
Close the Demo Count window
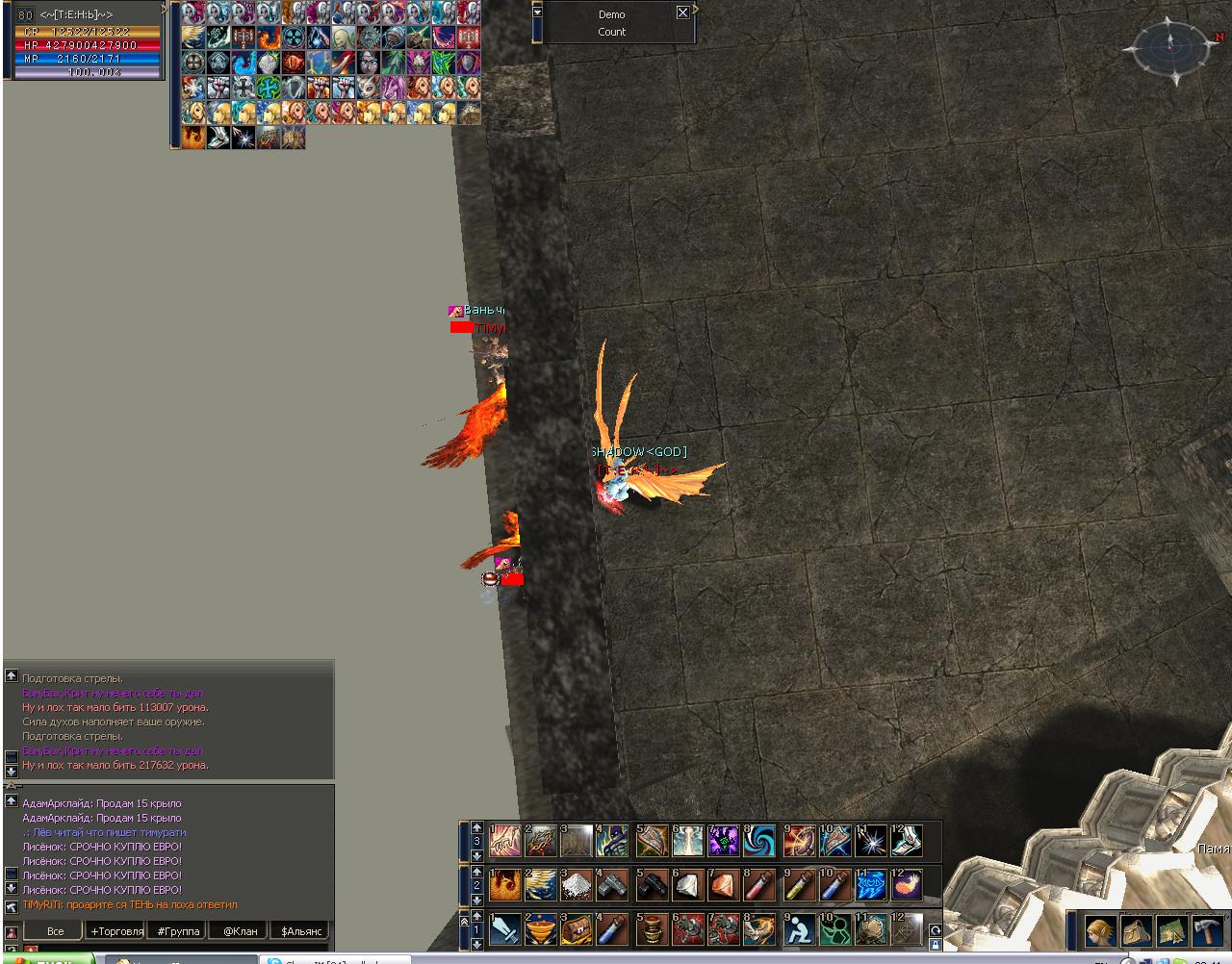pyautogui.click(x=682, y=13)
